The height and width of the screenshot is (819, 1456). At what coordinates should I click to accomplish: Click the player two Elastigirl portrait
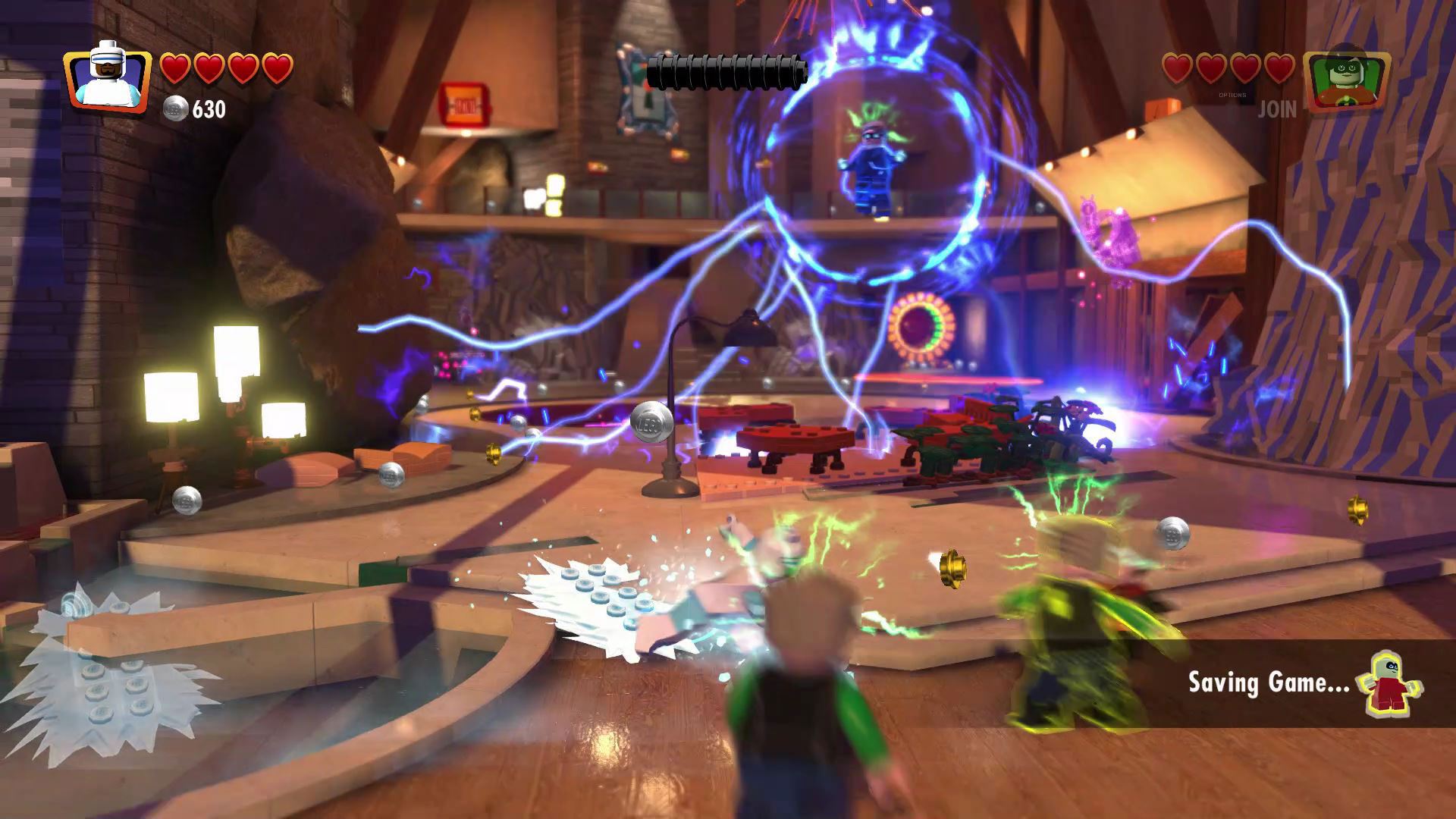point(1347,81)
